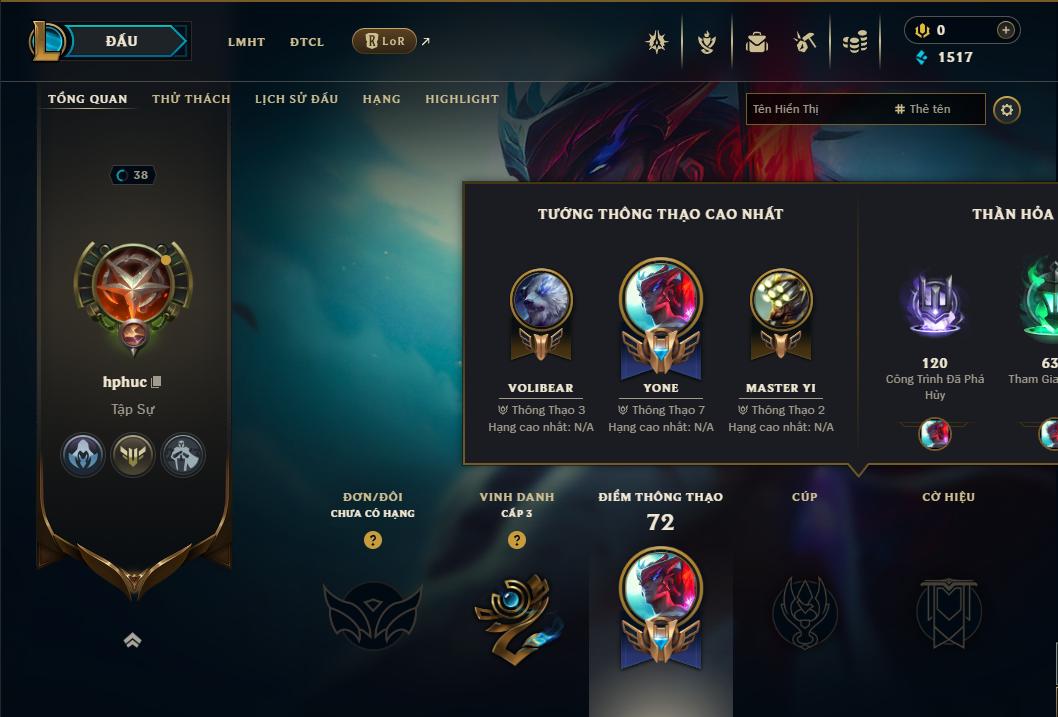Choose Master Yi mastery champion portrait
The width and height of the screenshot is (1058, 717).
(780, 300)
